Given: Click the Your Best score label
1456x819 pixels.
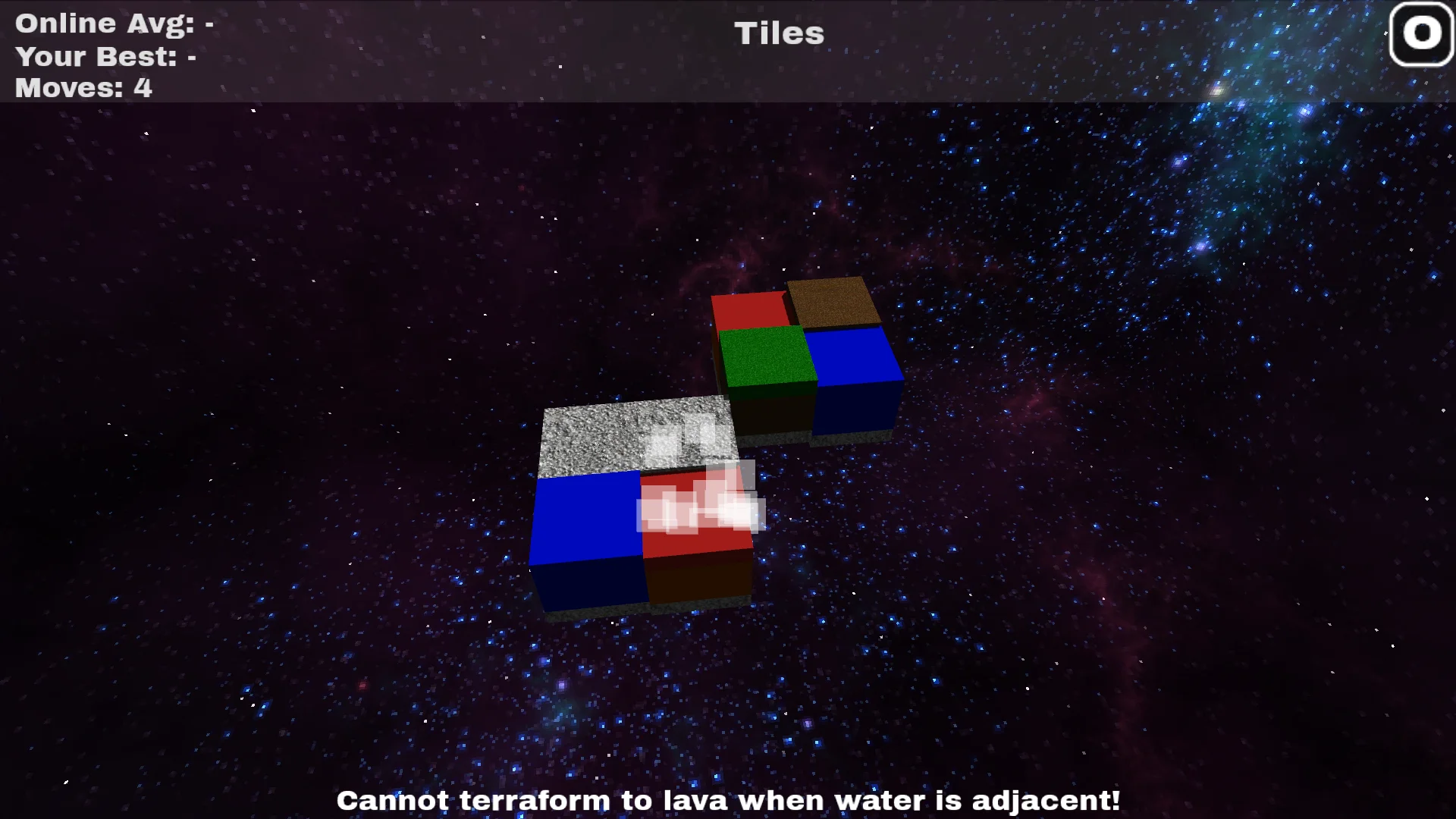Looking at the screenshot, I should pyautogui.click(x=104, y=55).
